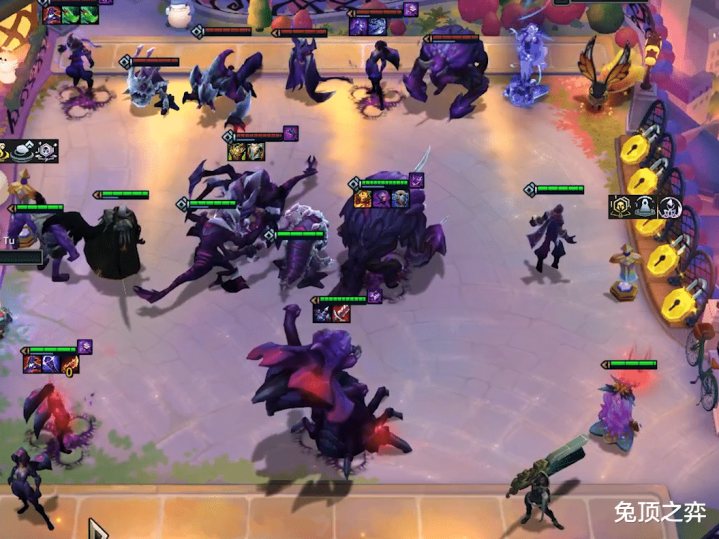
Task: Inspect the red-purple item beside two green items
Action: (52, 14)
